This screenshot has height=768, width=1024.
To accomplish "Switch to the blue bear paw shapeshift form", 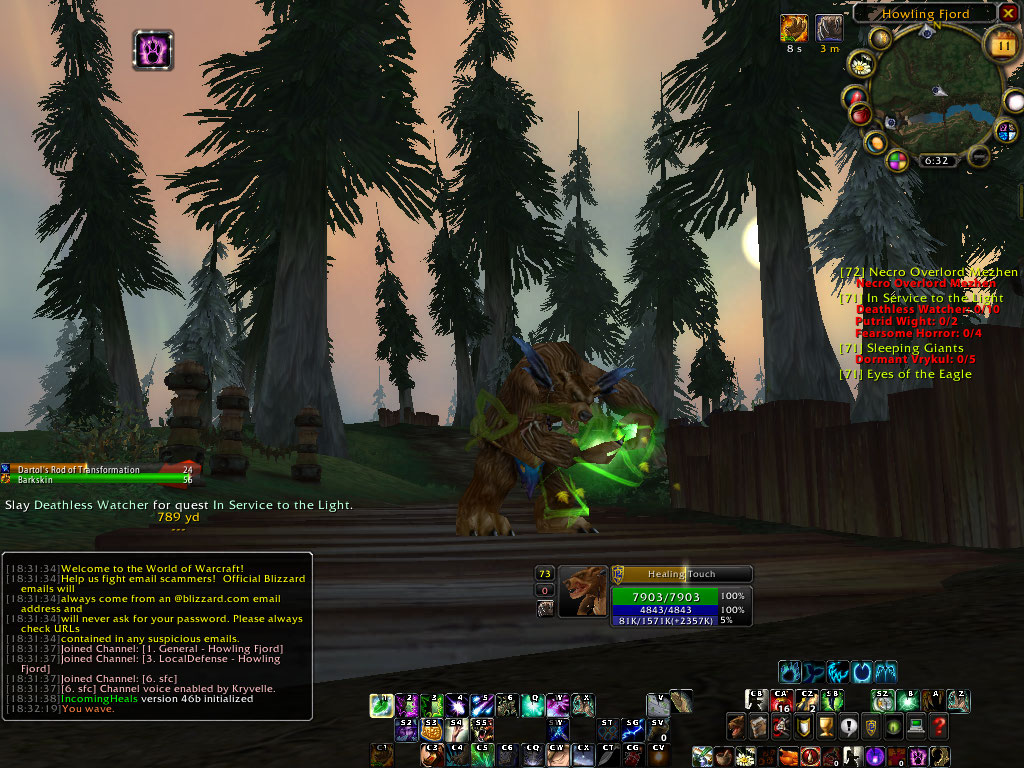I will 790,671.
